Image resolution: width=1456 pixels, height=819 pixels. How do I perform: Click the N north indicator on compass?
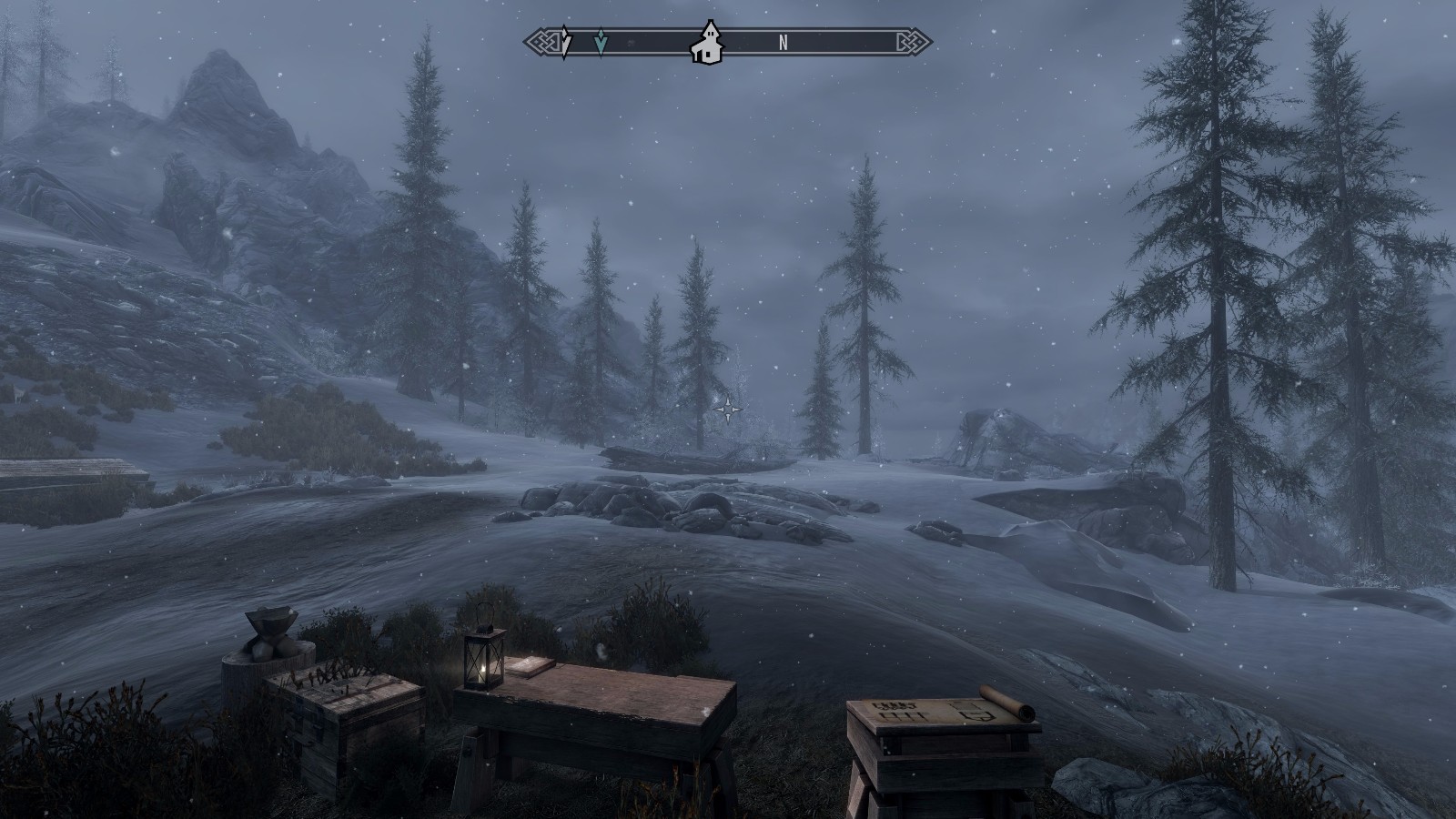click(783, 42)
